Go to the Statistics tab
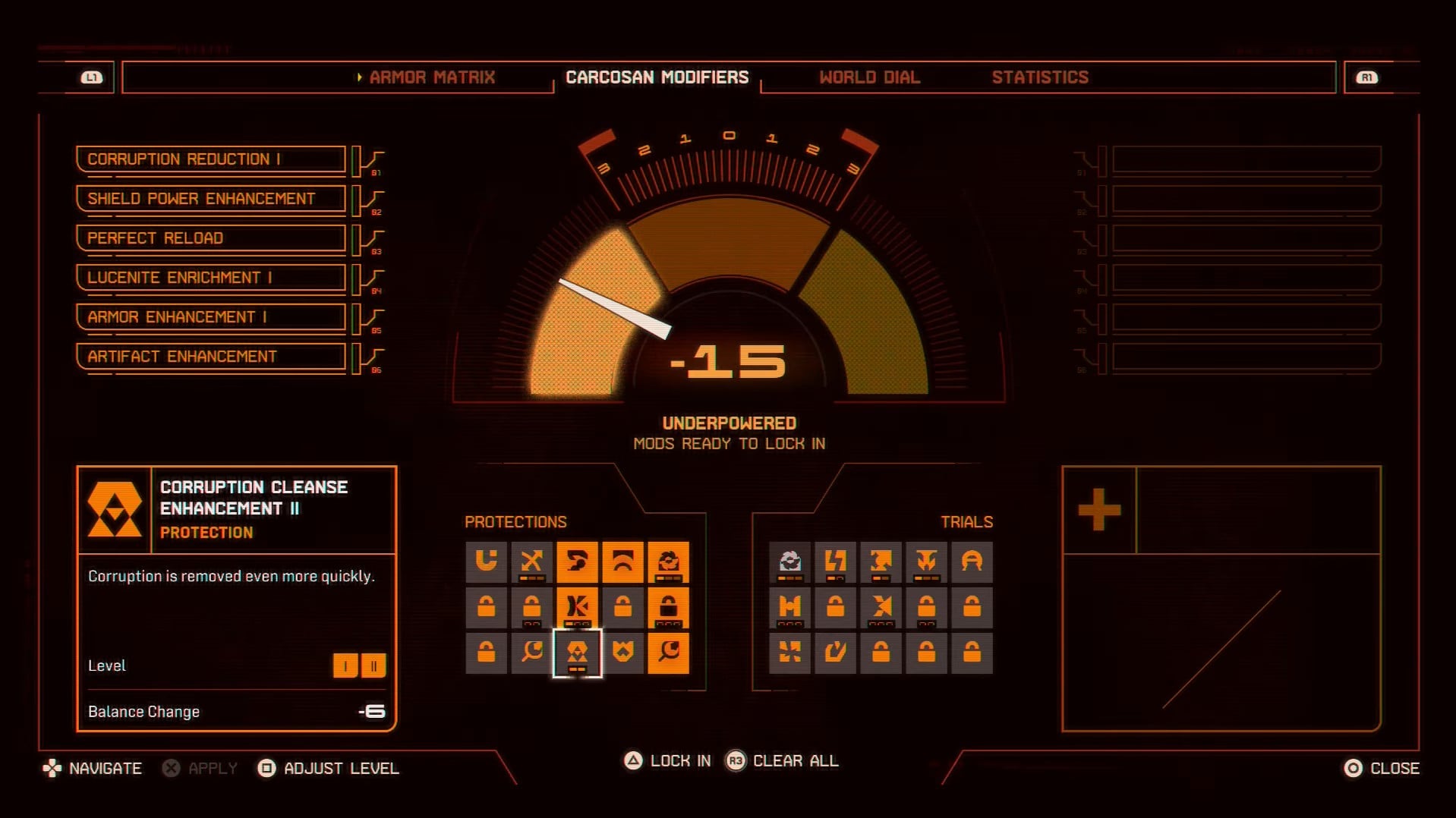Screen dimensions: 1456x818 pyautogui.click(x=1039, y=77)
